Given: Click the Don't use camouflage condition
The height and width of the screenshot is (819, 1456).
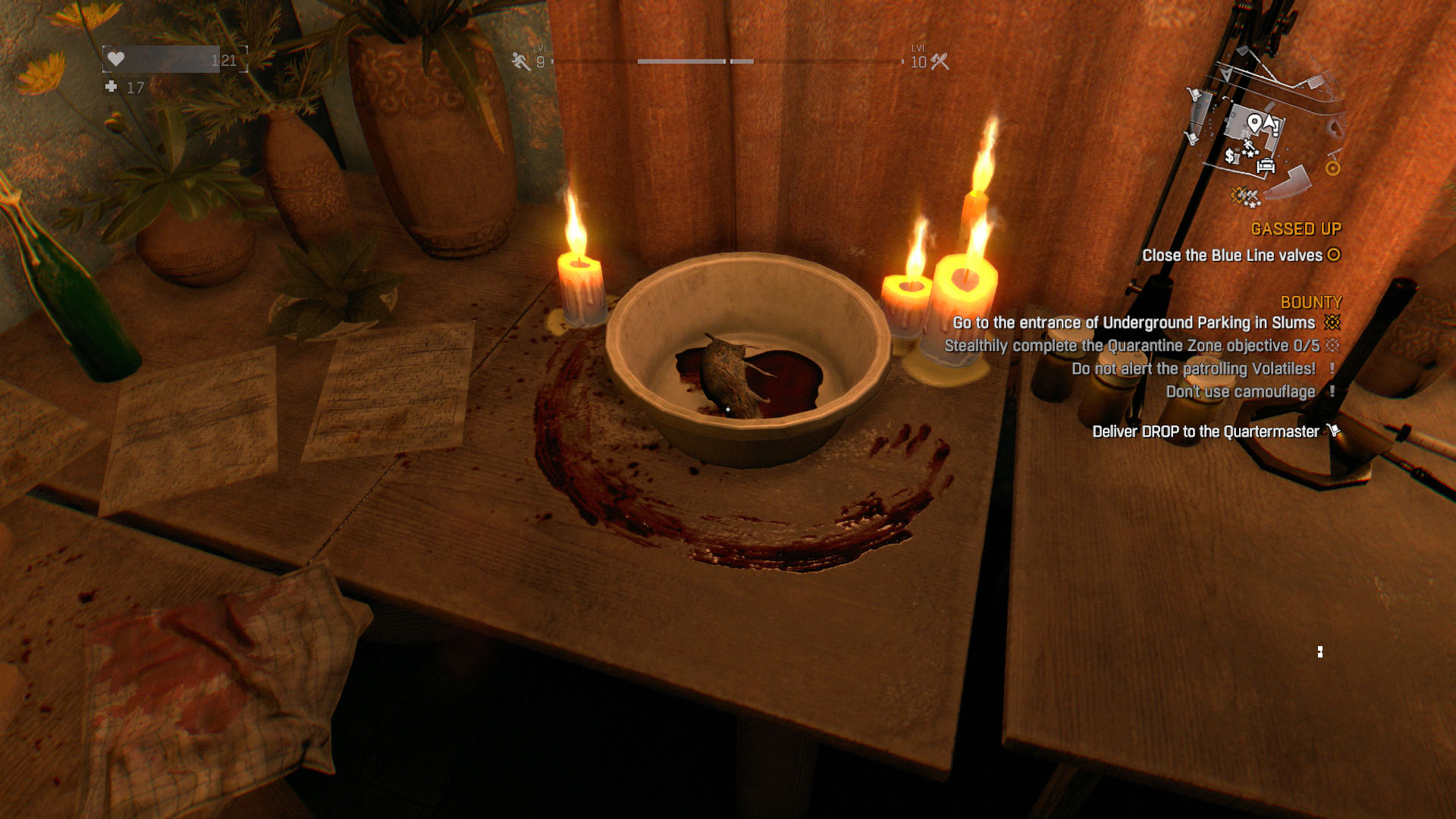Looking at the screenshot, I should [1240, 392].
